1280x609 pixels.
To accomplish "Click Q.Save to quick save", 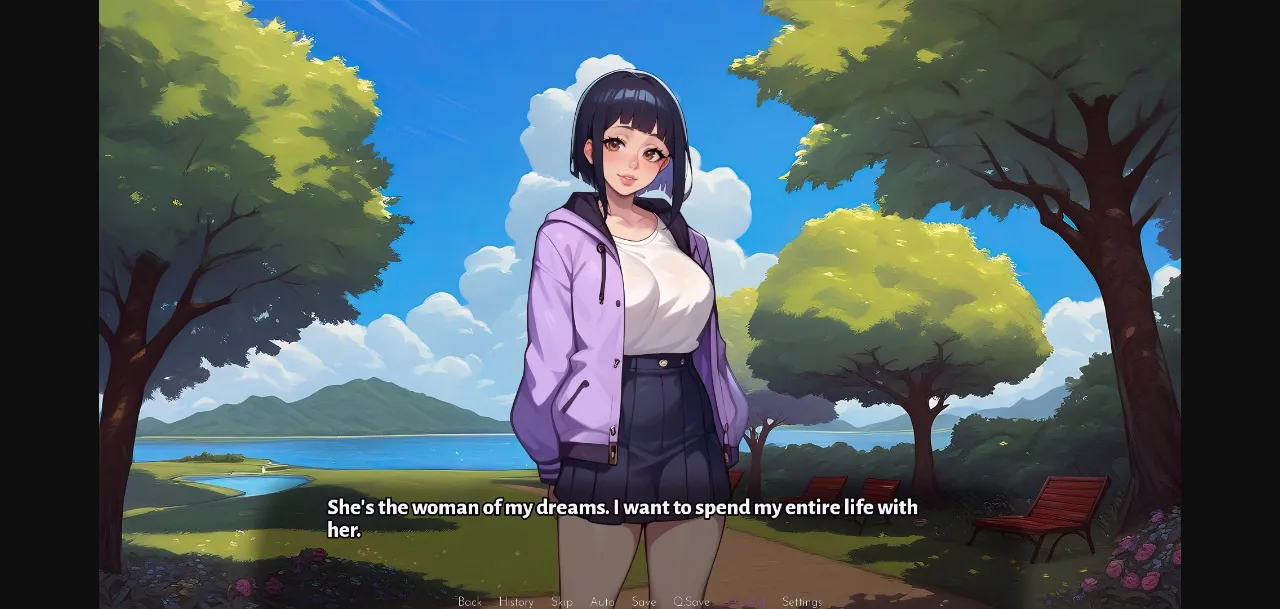I will 691,602.
